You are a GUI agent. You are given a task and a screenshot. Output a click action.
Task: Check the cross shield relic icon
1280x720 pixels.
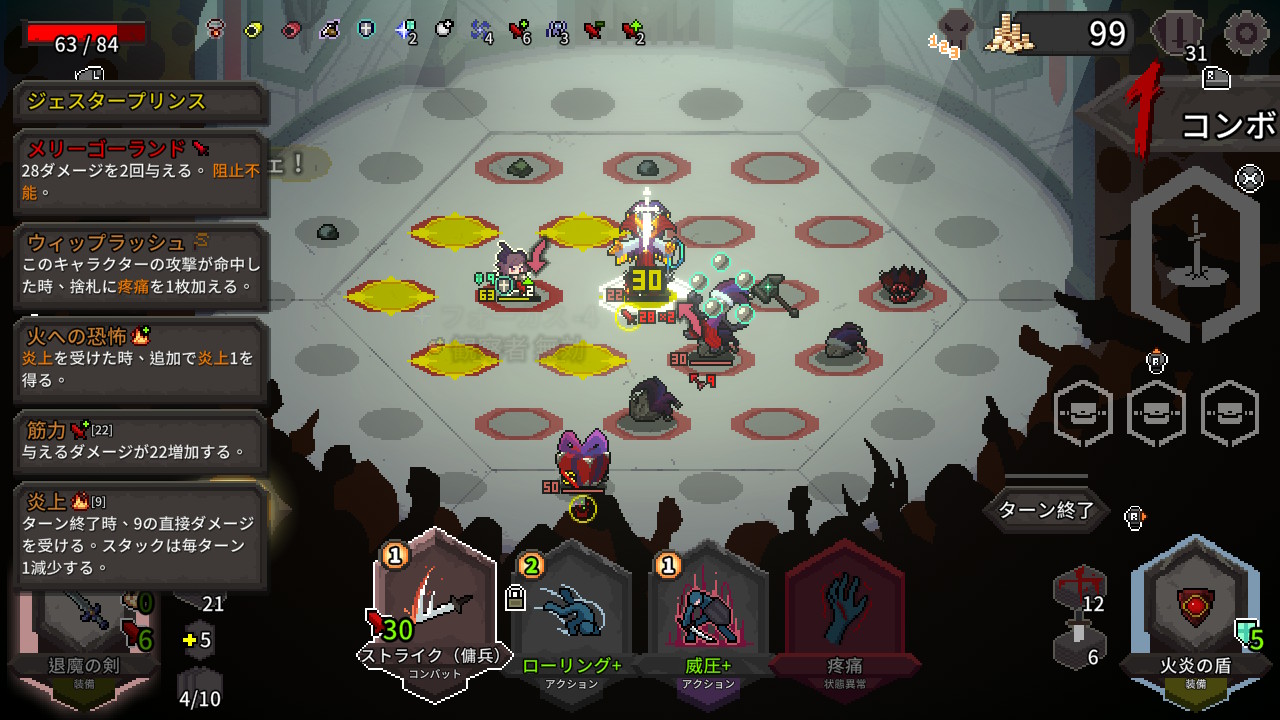367,29
